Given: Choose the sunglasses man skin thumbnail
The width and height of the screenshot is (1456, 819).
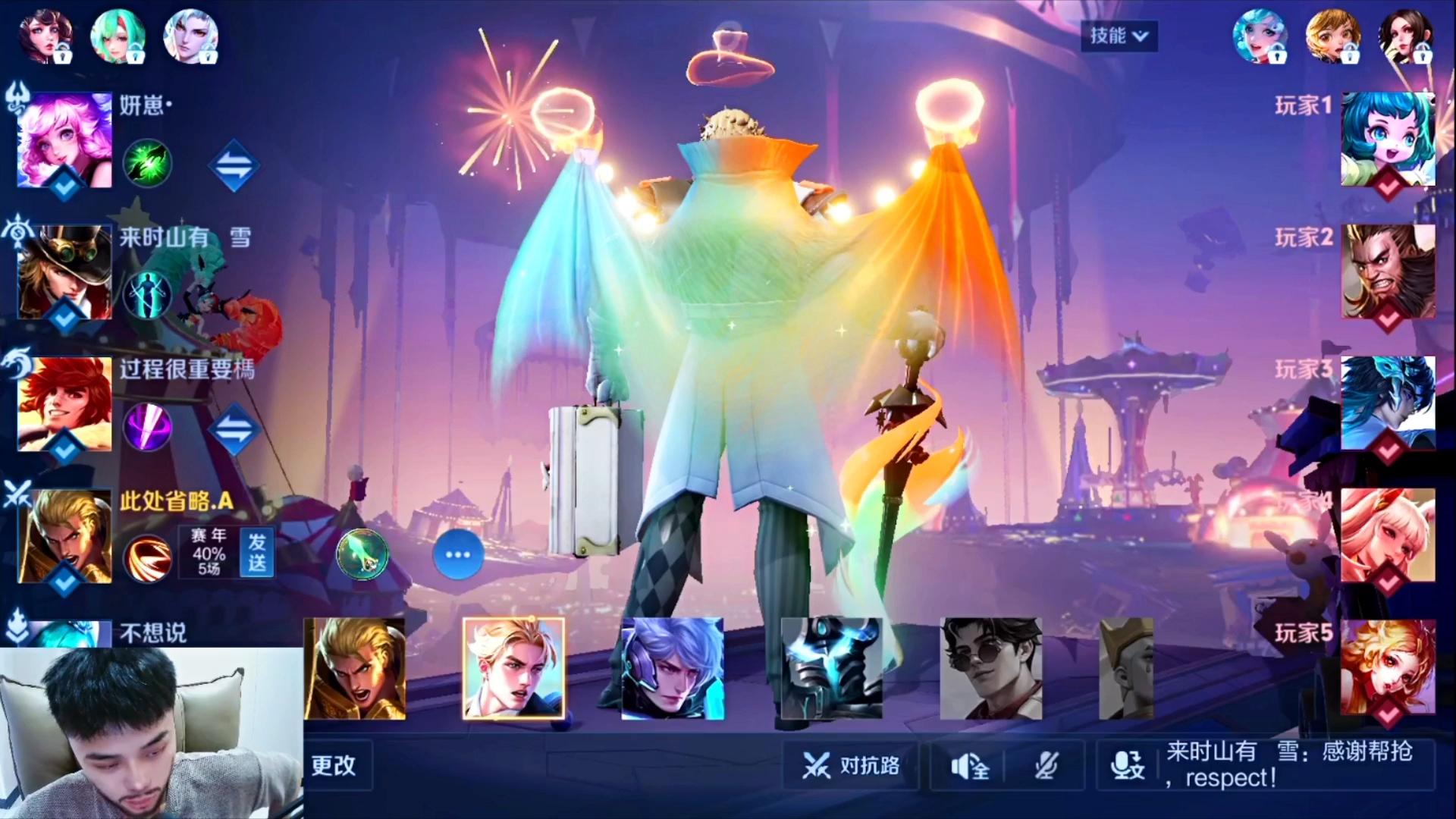Looking at the screenshot, I should [x=991, y=669].
